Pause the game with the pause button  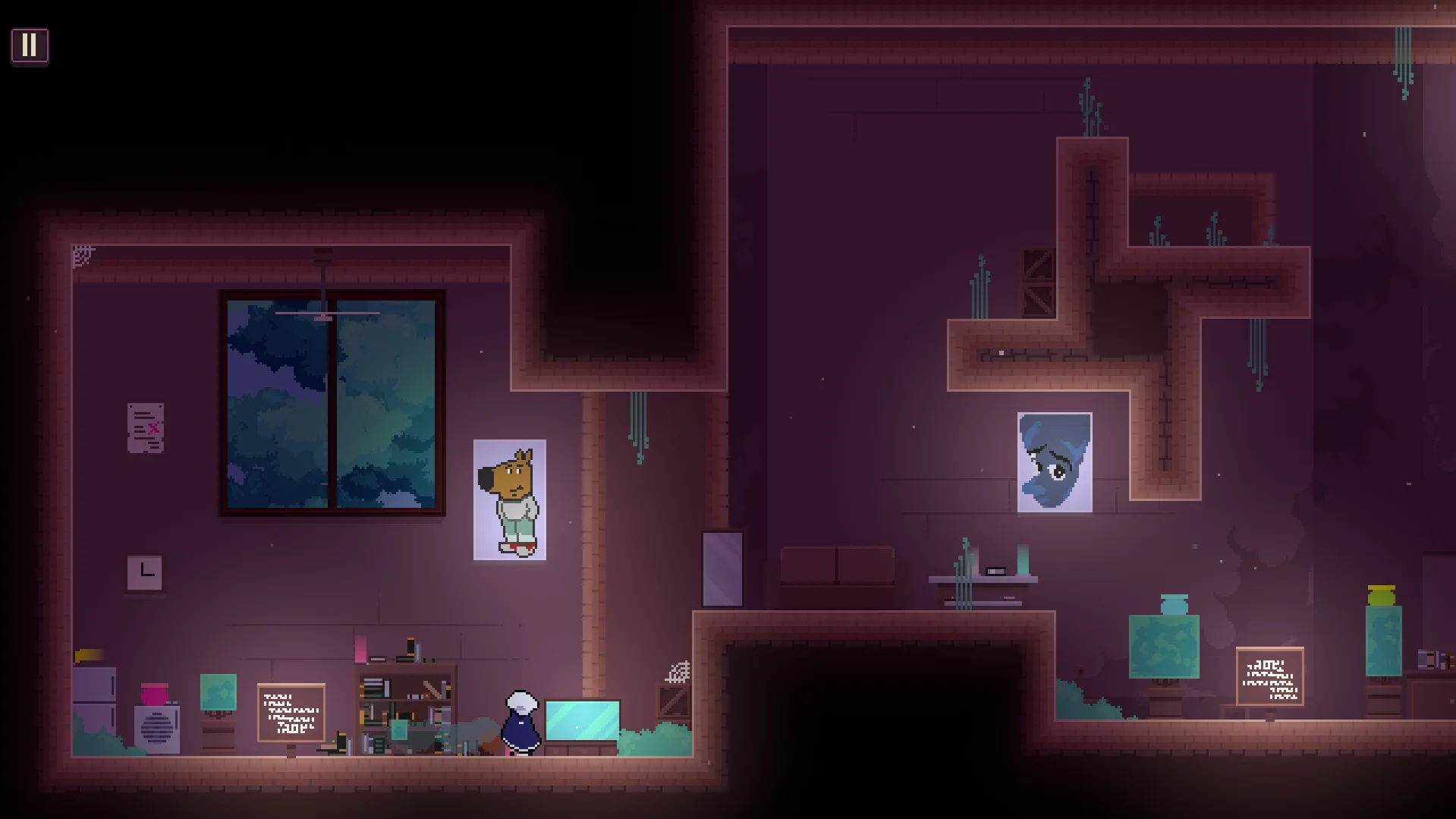30,46
